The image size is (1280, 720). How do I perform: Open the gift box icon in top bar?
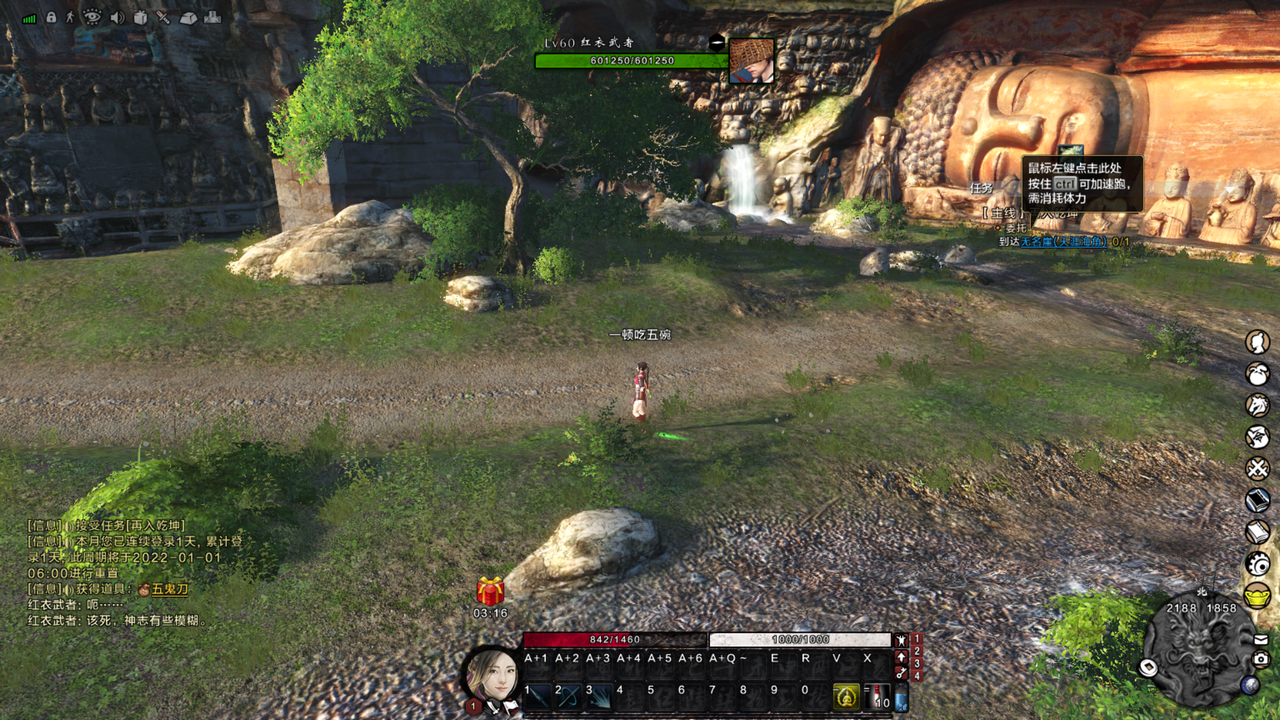(141, 17)
